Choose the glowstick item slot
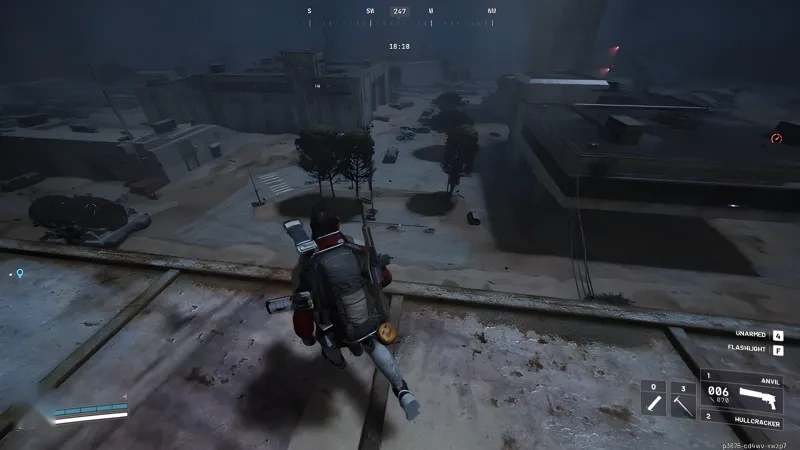This screenshot has height=450, width=800. (653, 402)
